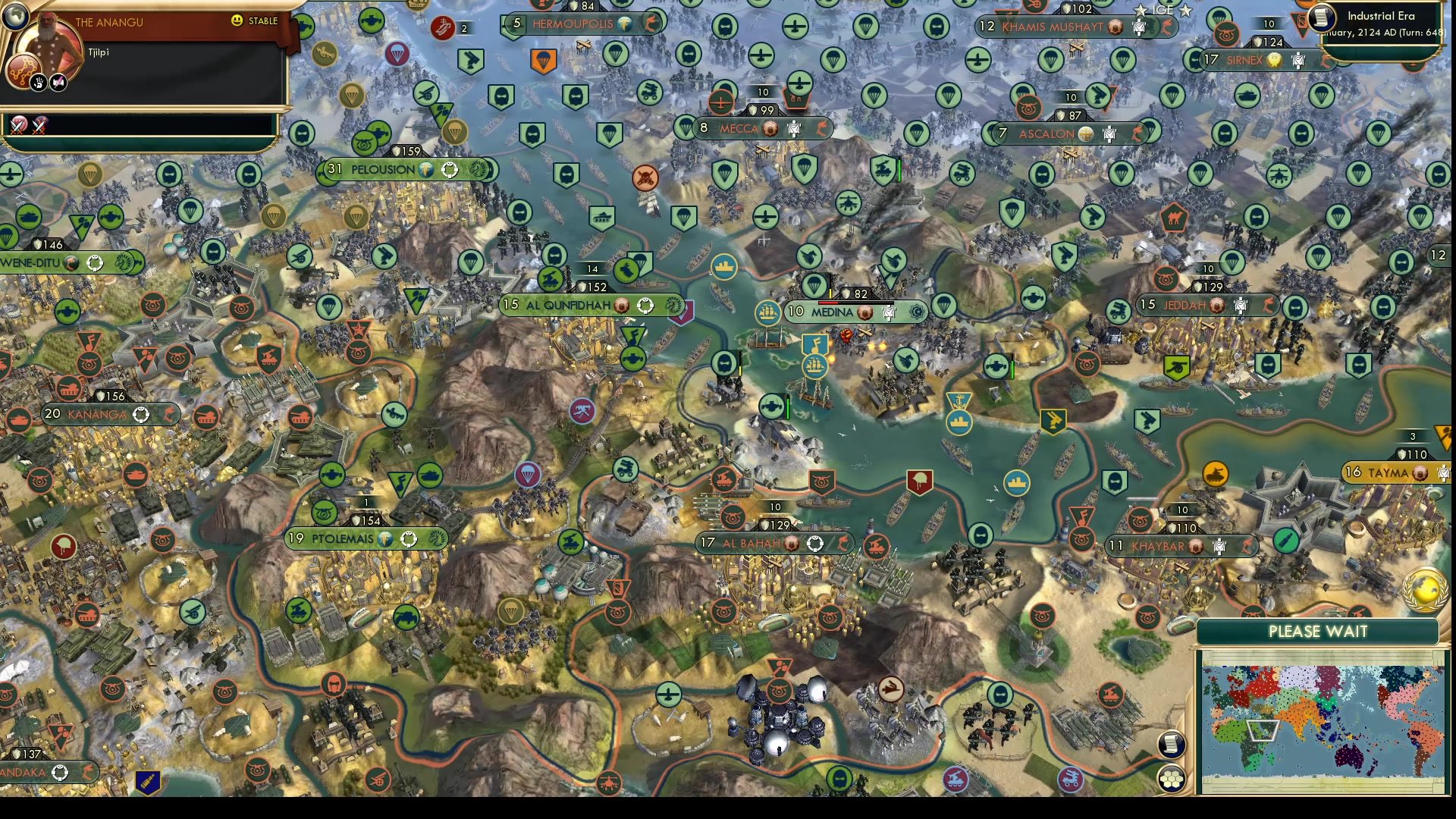
Task: Open the scroll icon beside the minimap
Action: point(1172,744)
